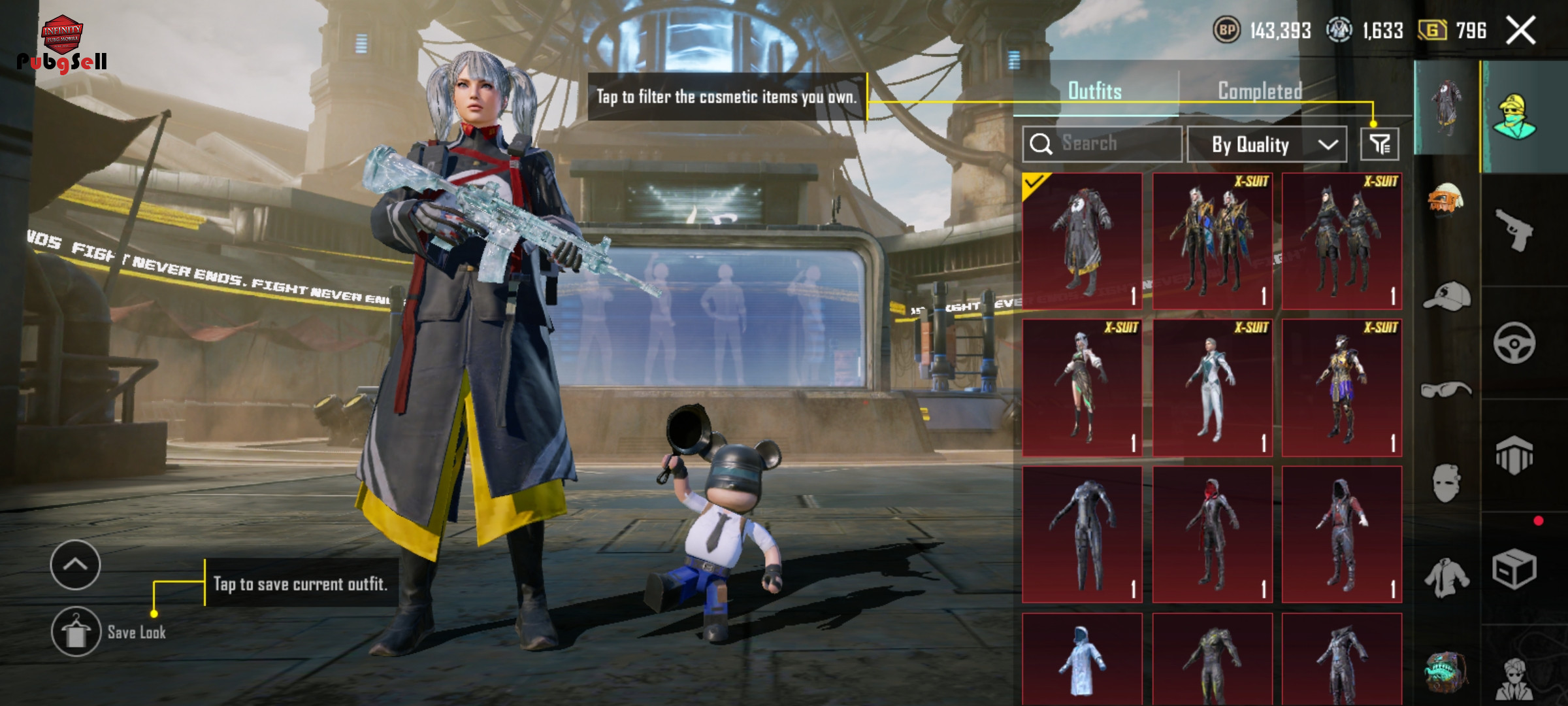
Task: Select the red-hooded dark outfit
Action: 1212,534
